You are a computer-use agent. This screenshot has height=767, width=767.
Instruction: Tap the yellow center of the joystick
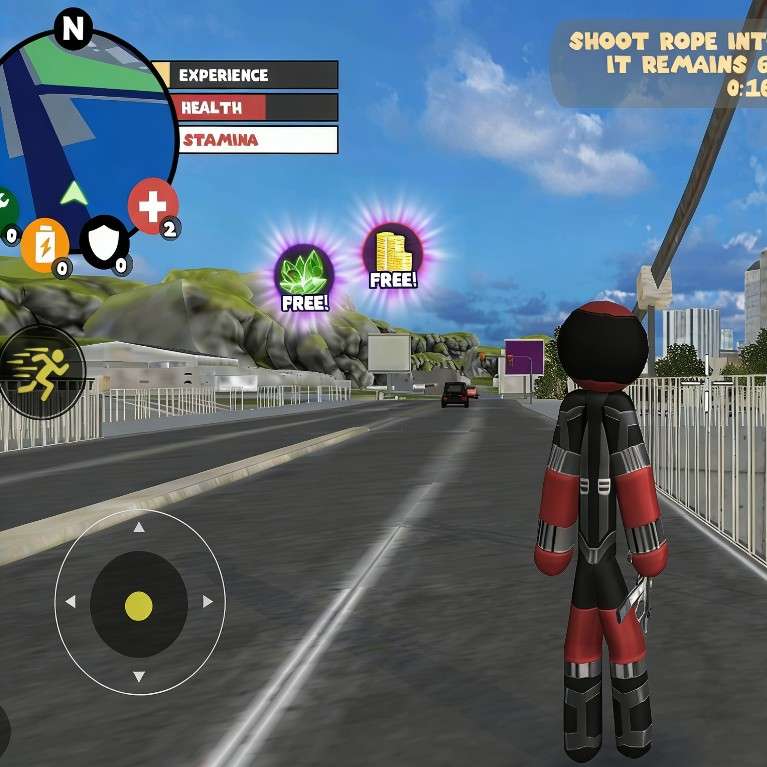(x=139, y=605)
